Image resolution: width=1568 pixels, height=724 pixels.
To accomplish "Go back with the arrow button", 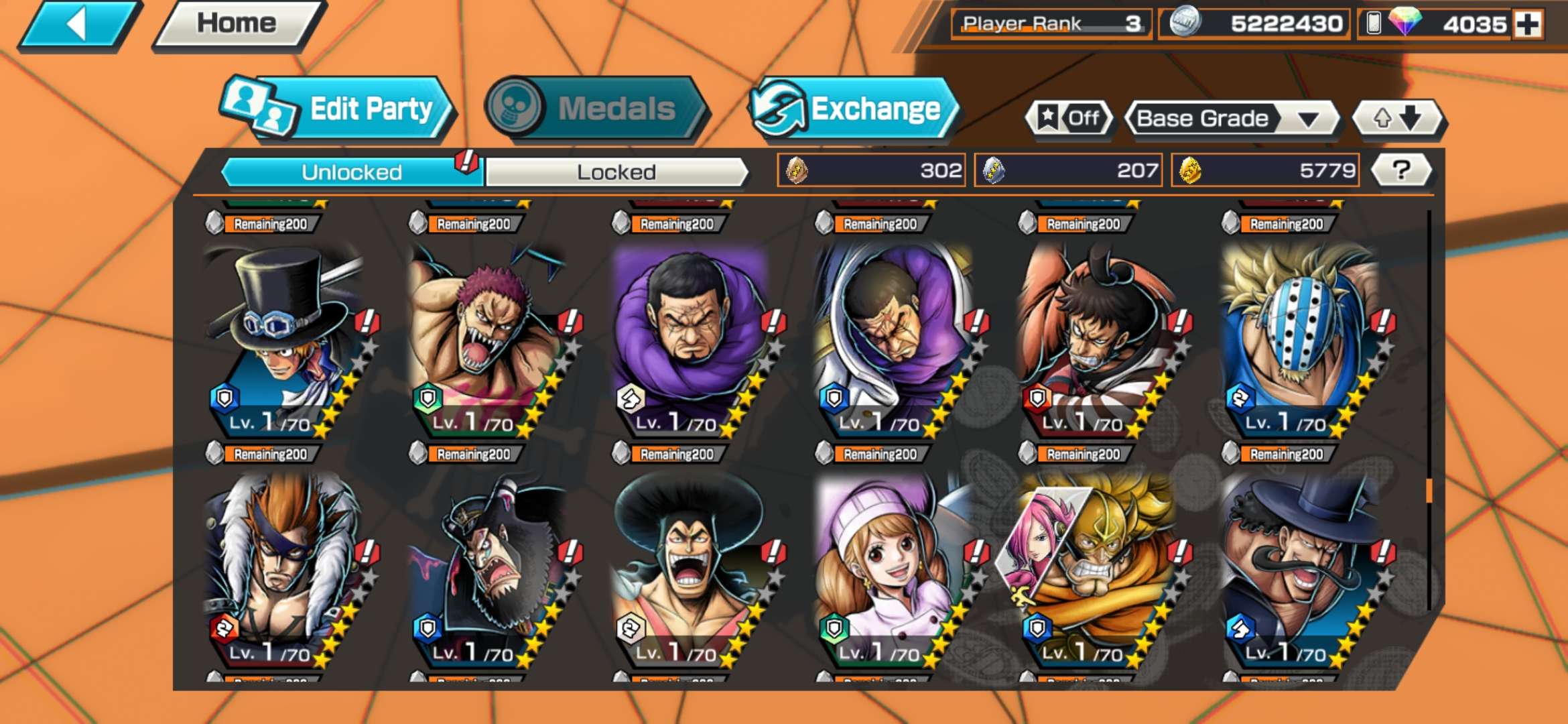I will click(78, 25).
